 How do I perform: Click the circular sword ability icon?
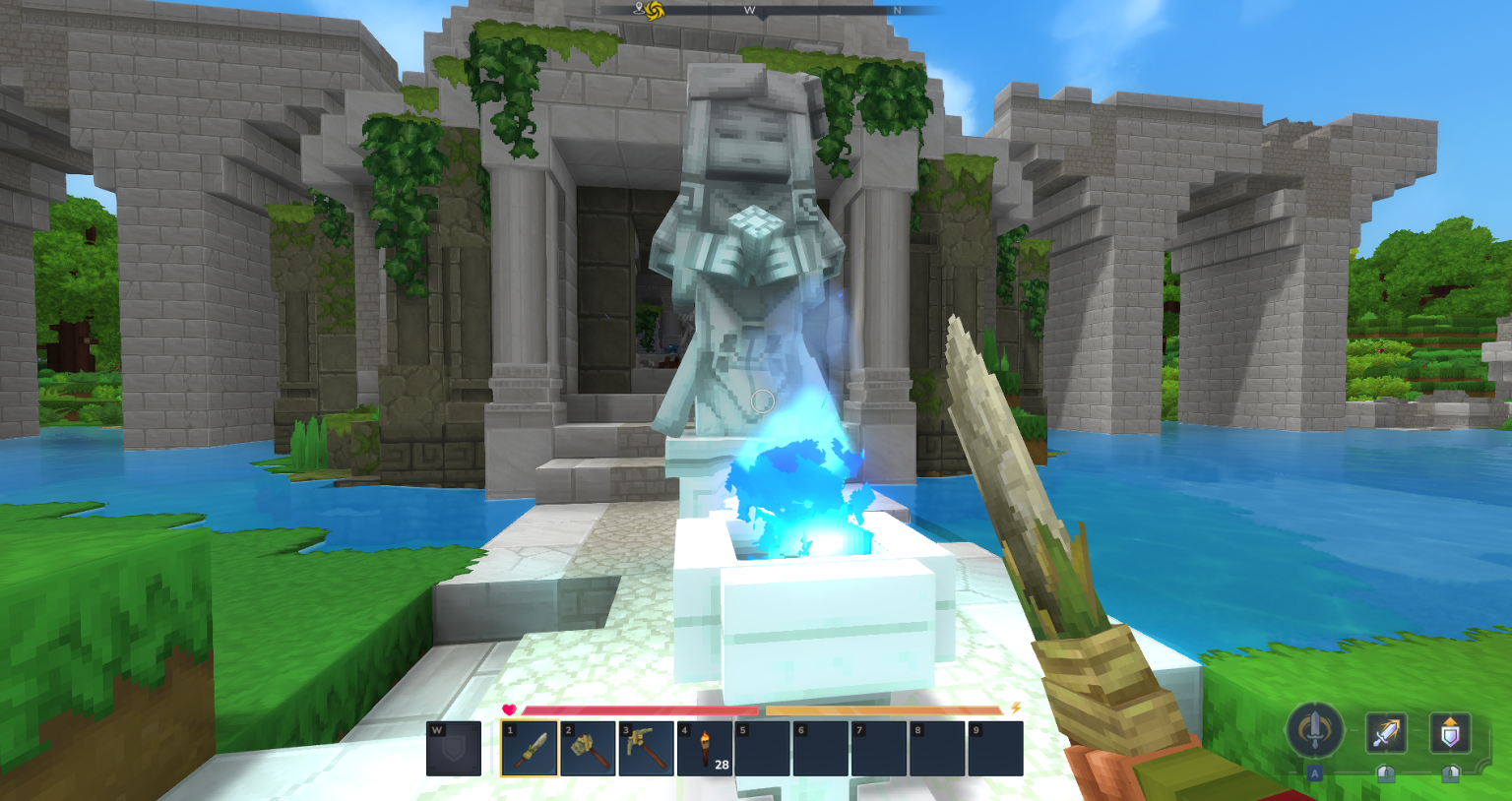point(1315,732)
